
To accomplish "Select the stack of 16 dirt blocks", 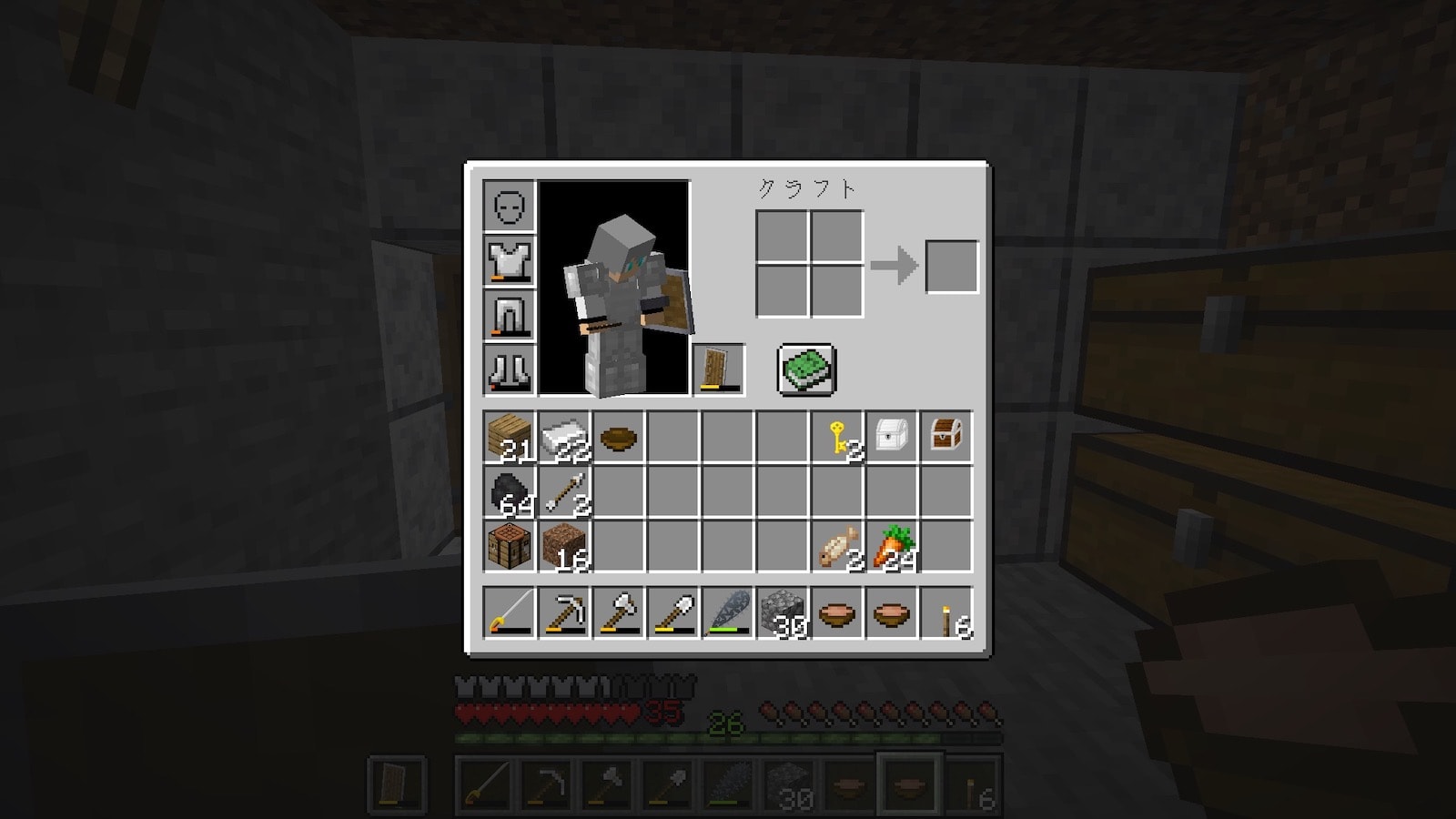I will 564,547.
